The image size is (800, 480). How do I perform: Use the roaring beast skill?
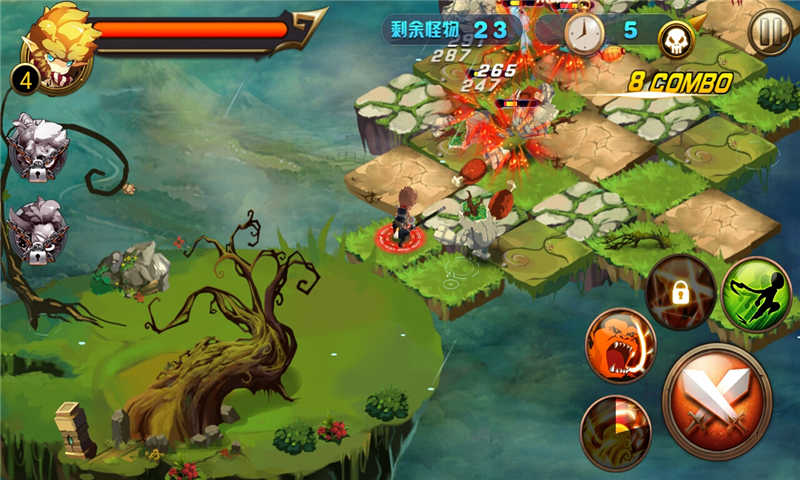click(620, 345)
